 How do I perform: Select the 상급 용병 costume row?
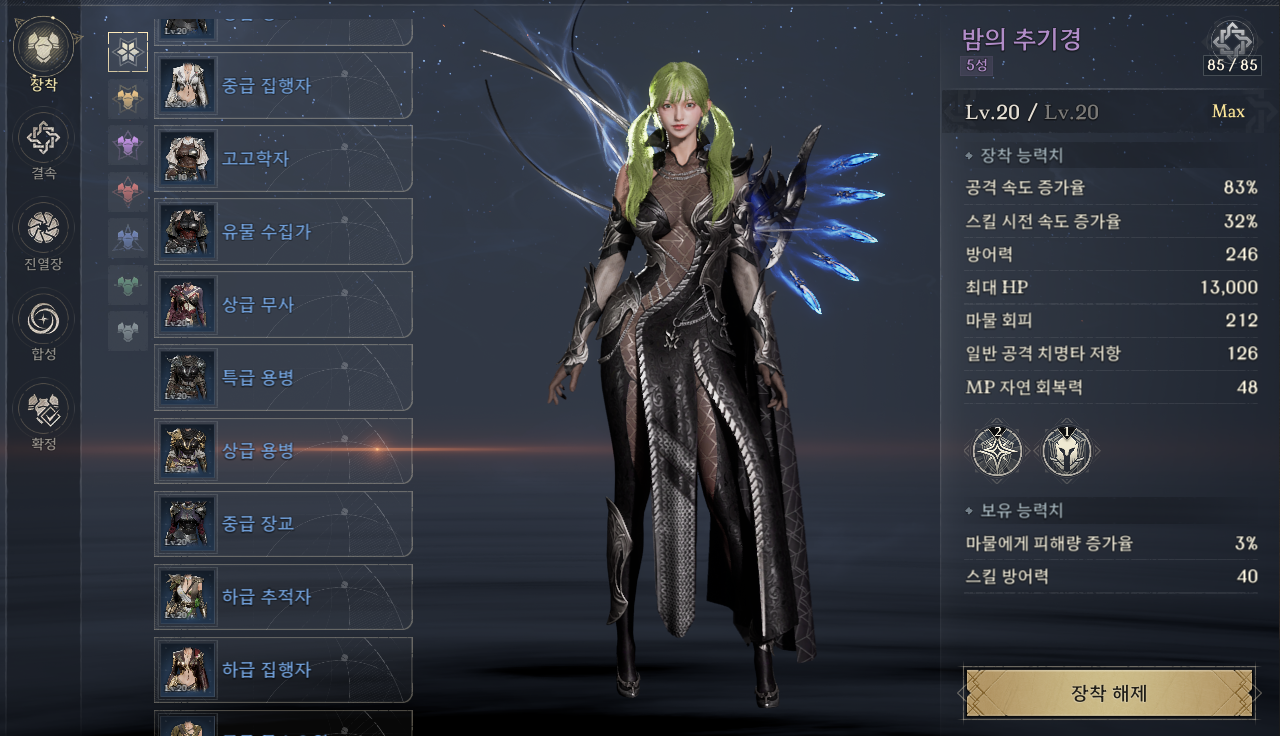(283, 451)
